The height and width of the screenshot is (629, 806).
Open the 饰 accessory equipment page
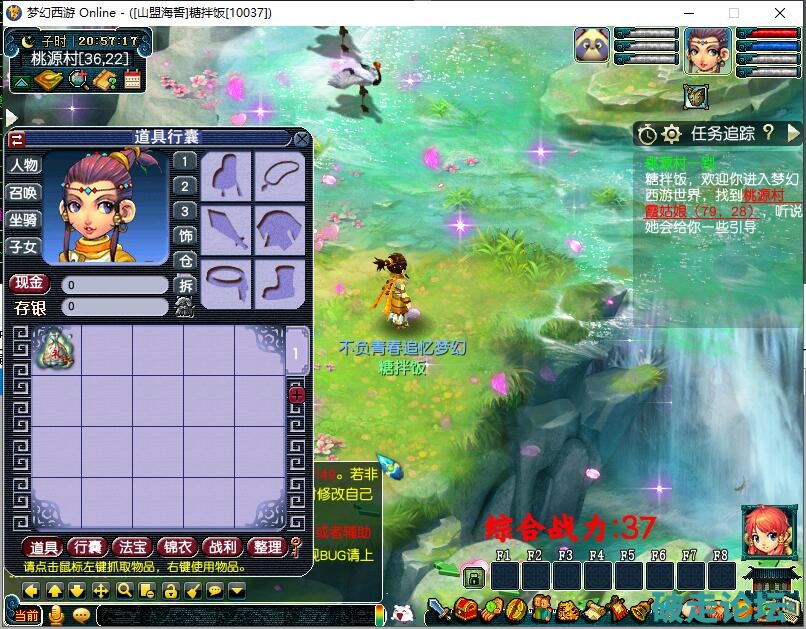(x=185, y=236)
